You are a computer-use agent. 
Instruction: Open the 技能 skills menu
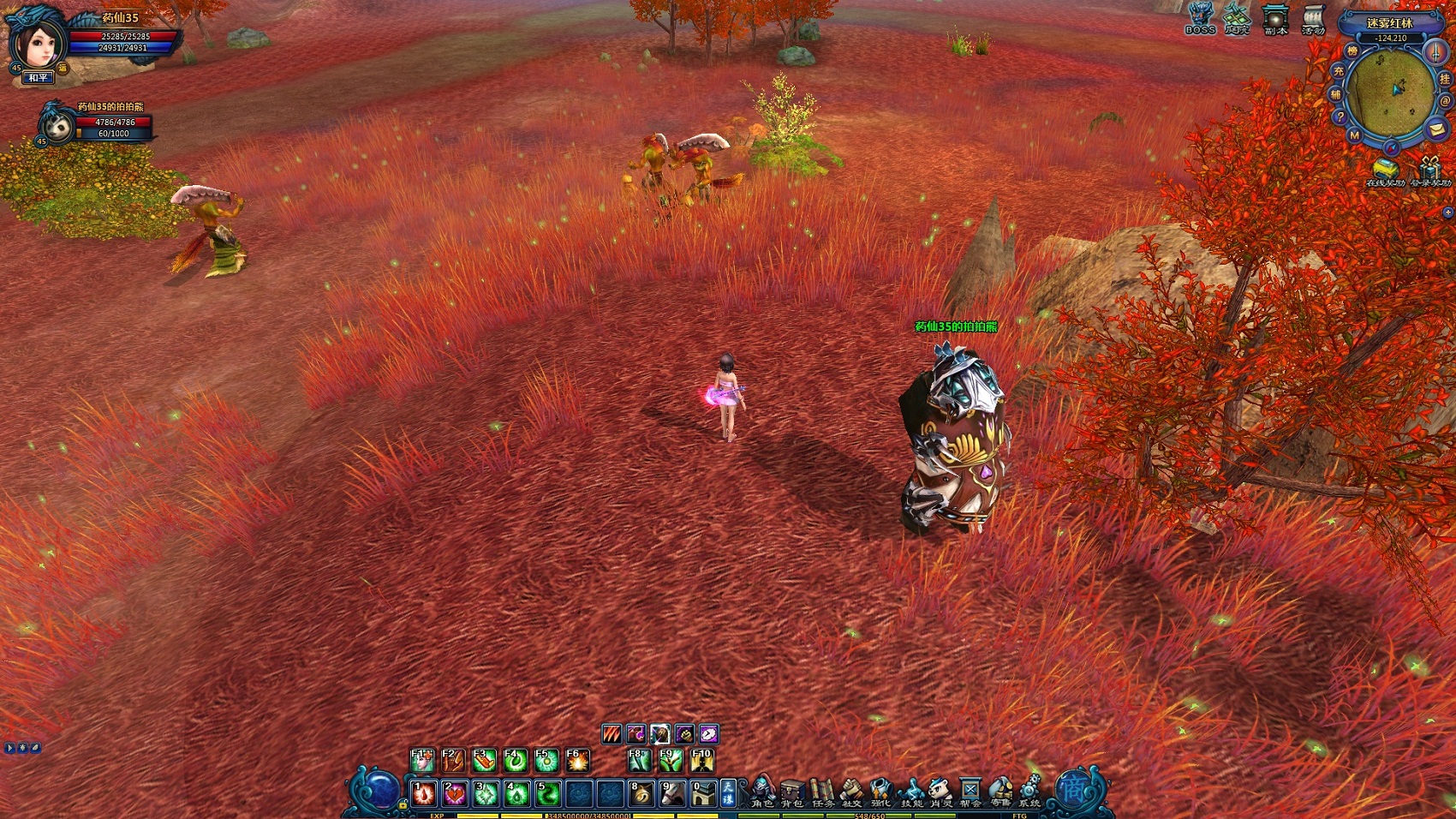[911, 791]
